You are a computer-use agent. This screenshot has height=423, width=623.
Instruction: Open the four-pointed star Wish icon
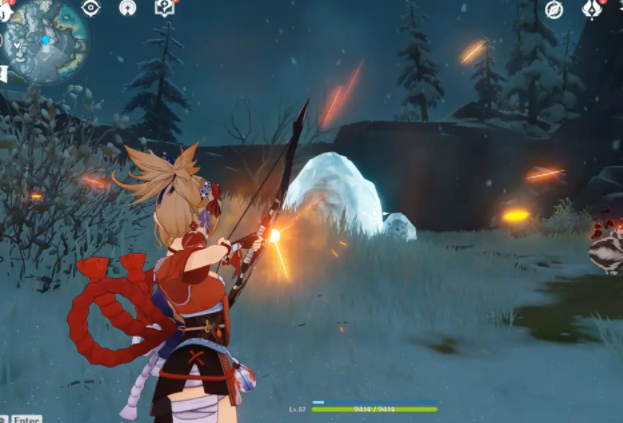(592, 9)
